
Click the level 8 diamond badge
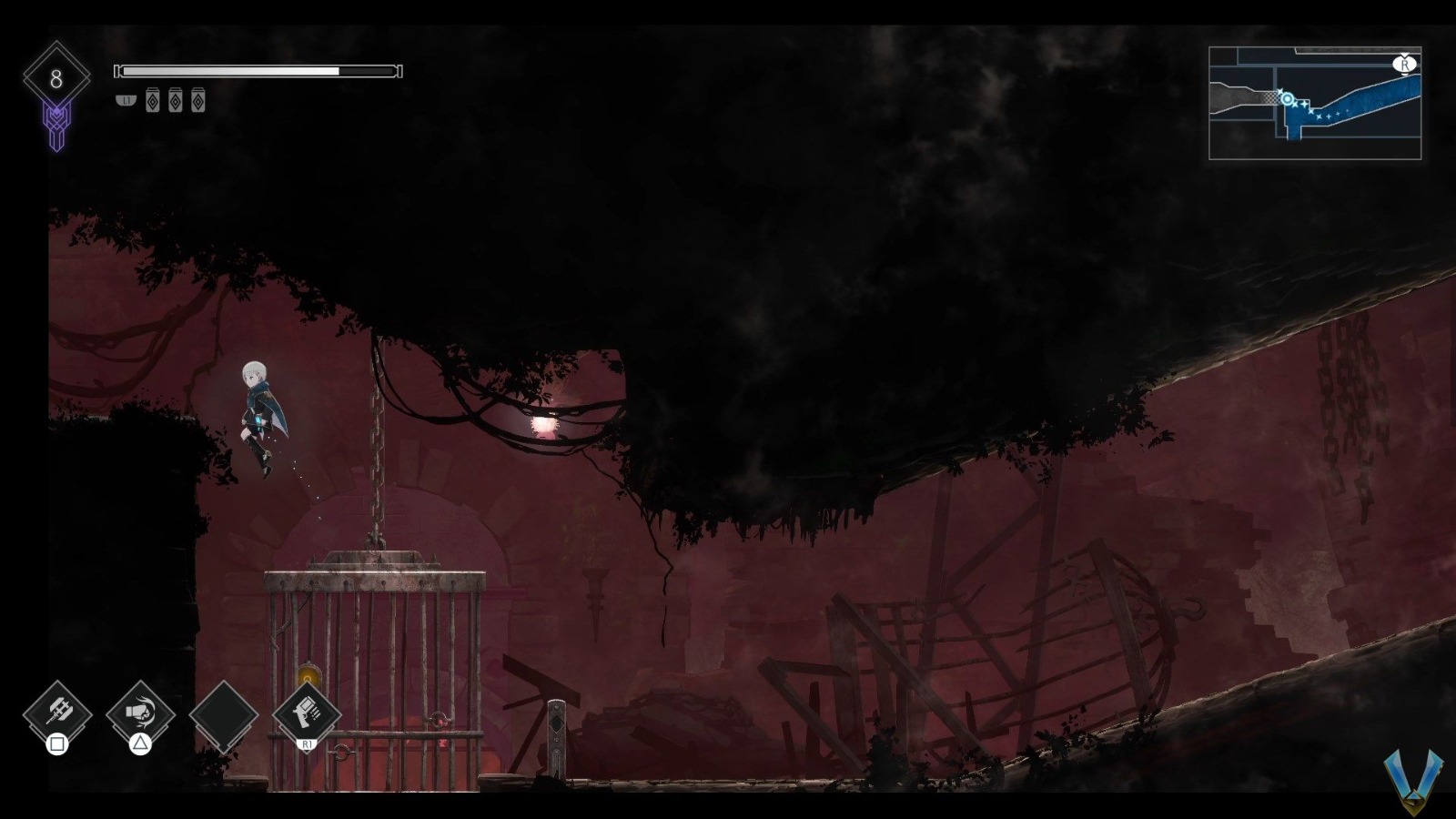[56, 77]
